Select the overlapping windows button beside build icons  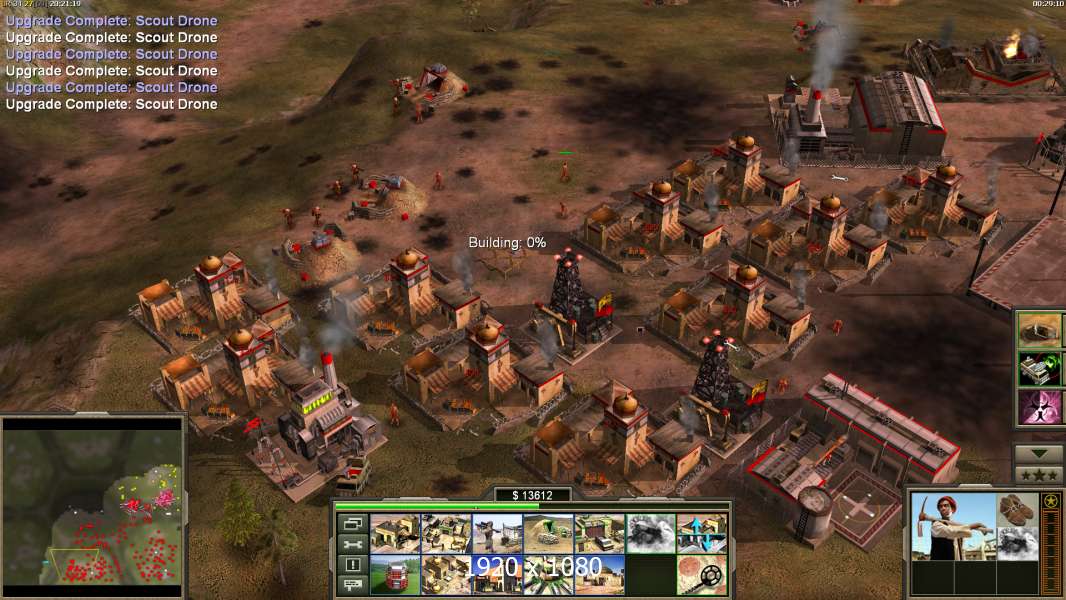[x=352, y=524]
